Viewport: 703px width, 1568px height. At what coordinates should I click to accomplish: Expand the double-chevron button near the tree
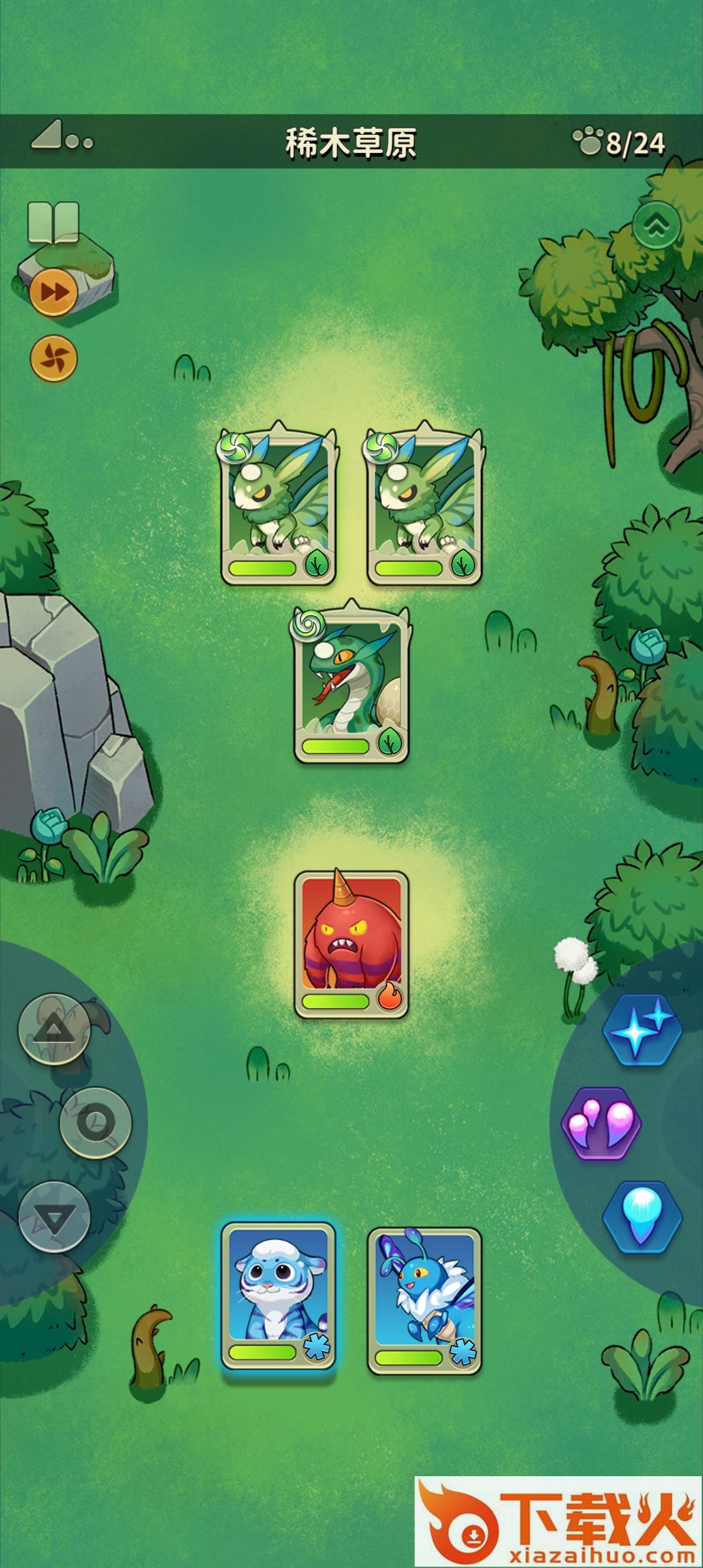tap(656, 225)
